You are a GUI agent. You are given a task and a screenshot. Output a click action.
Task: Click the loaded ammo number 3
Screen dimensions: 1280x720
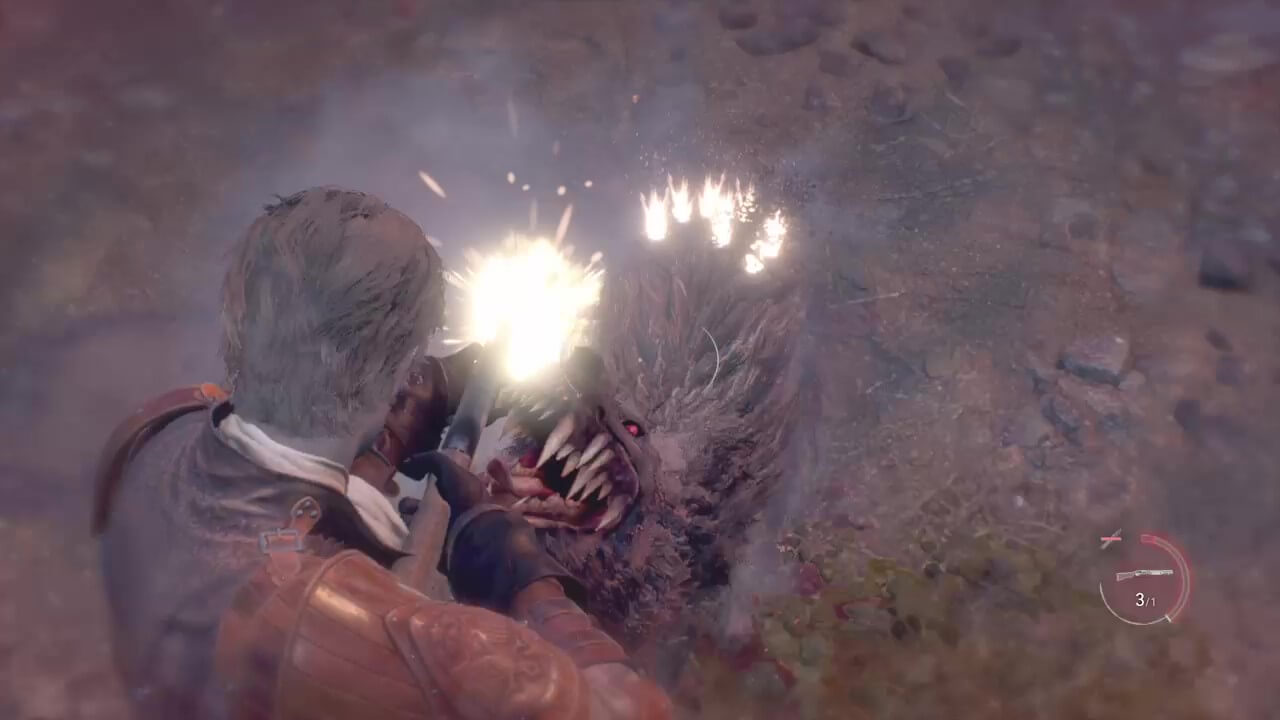click(x=1140, y=599)
